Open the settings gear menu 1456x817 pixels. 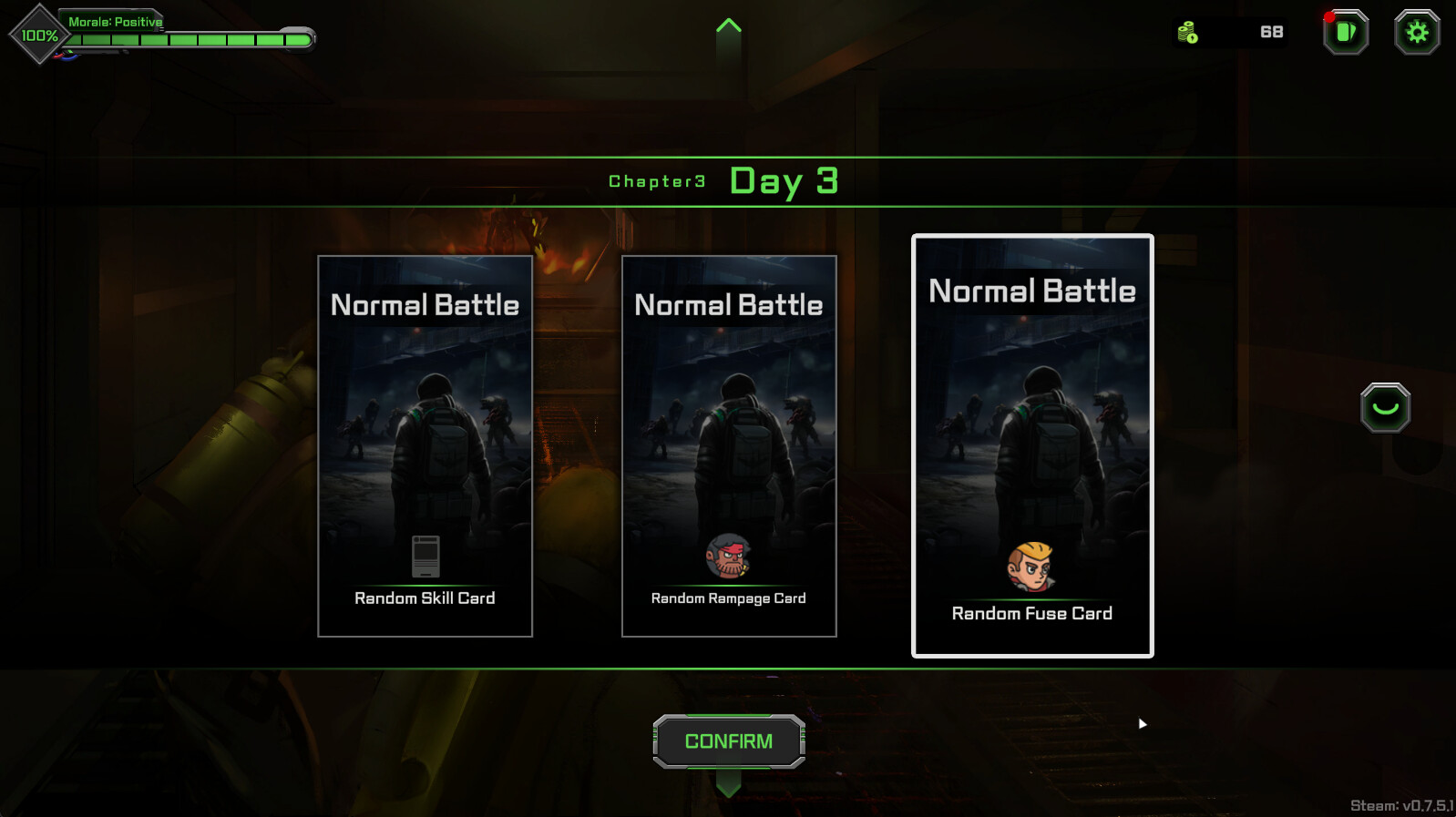click(x=1417, y=33)
